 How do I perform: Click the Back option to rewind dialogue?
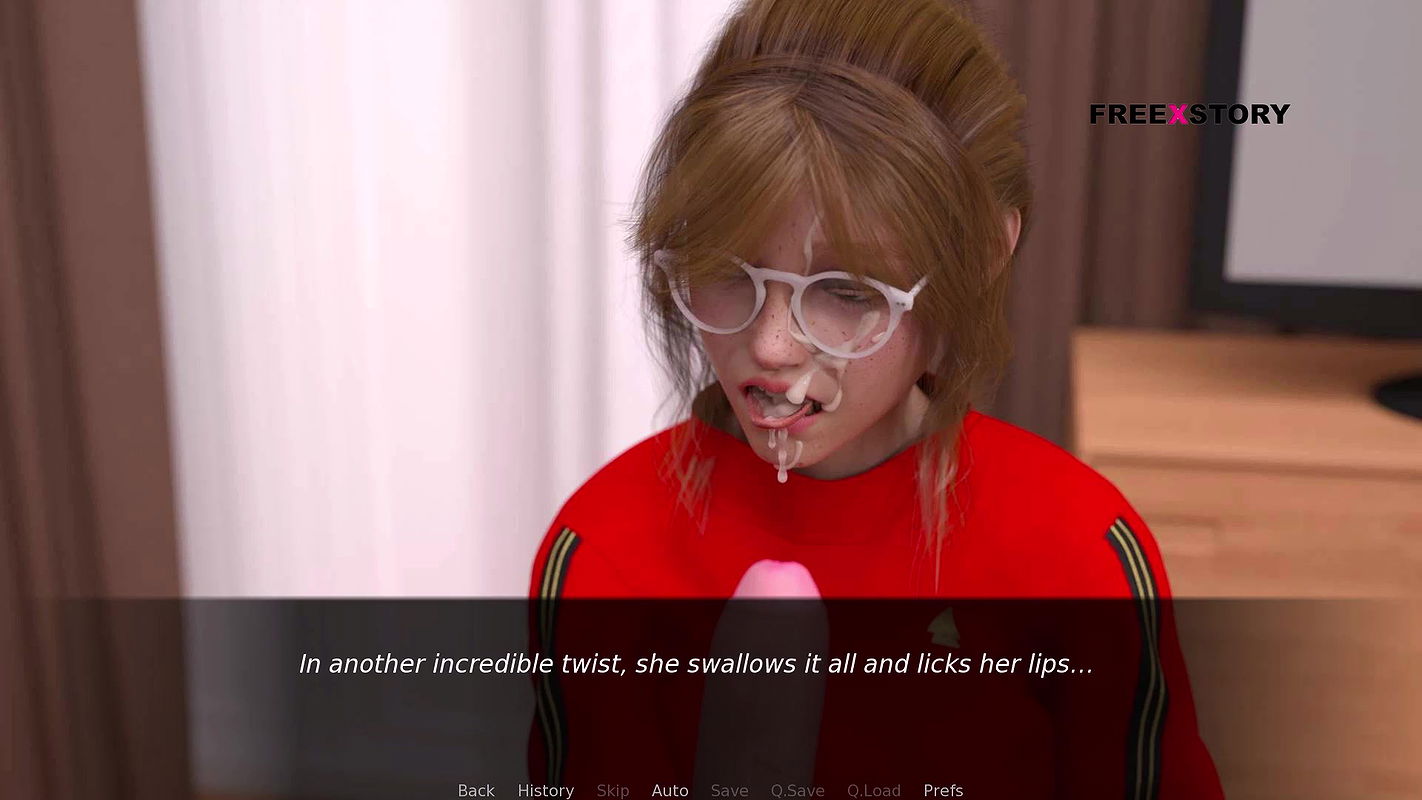[475, 790]
